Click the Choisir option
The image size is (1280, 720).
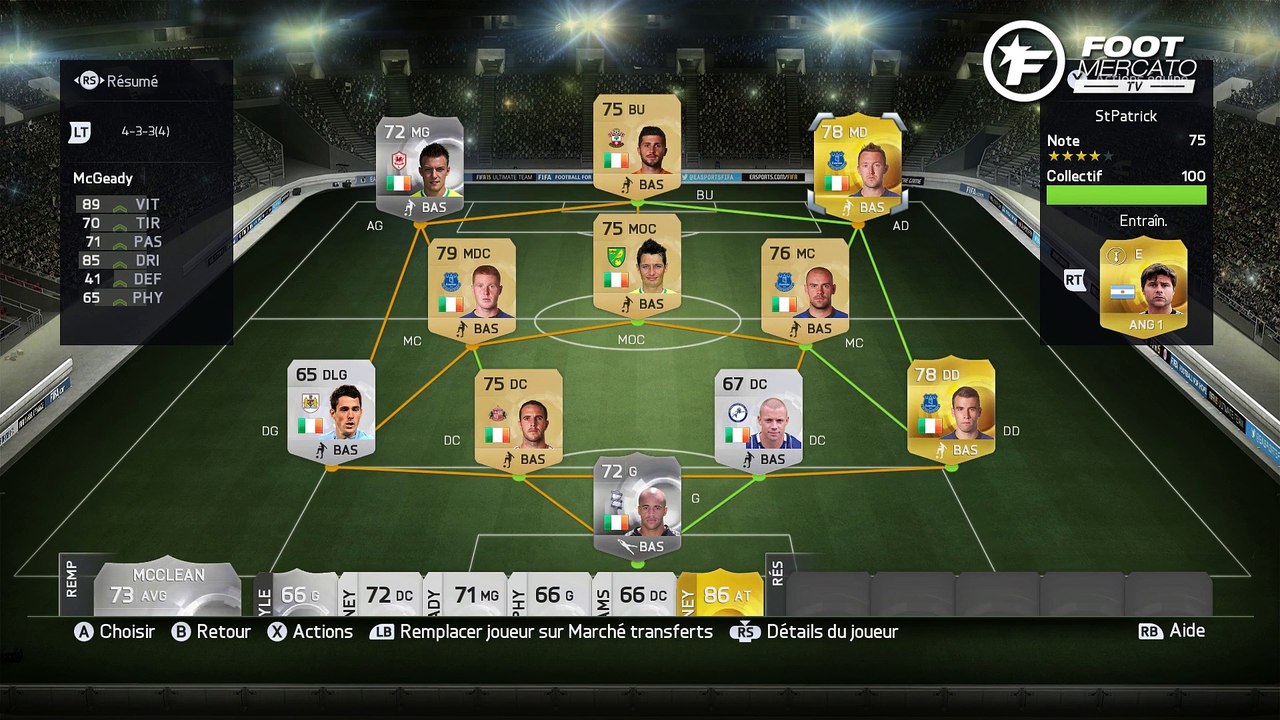point(127,631)
